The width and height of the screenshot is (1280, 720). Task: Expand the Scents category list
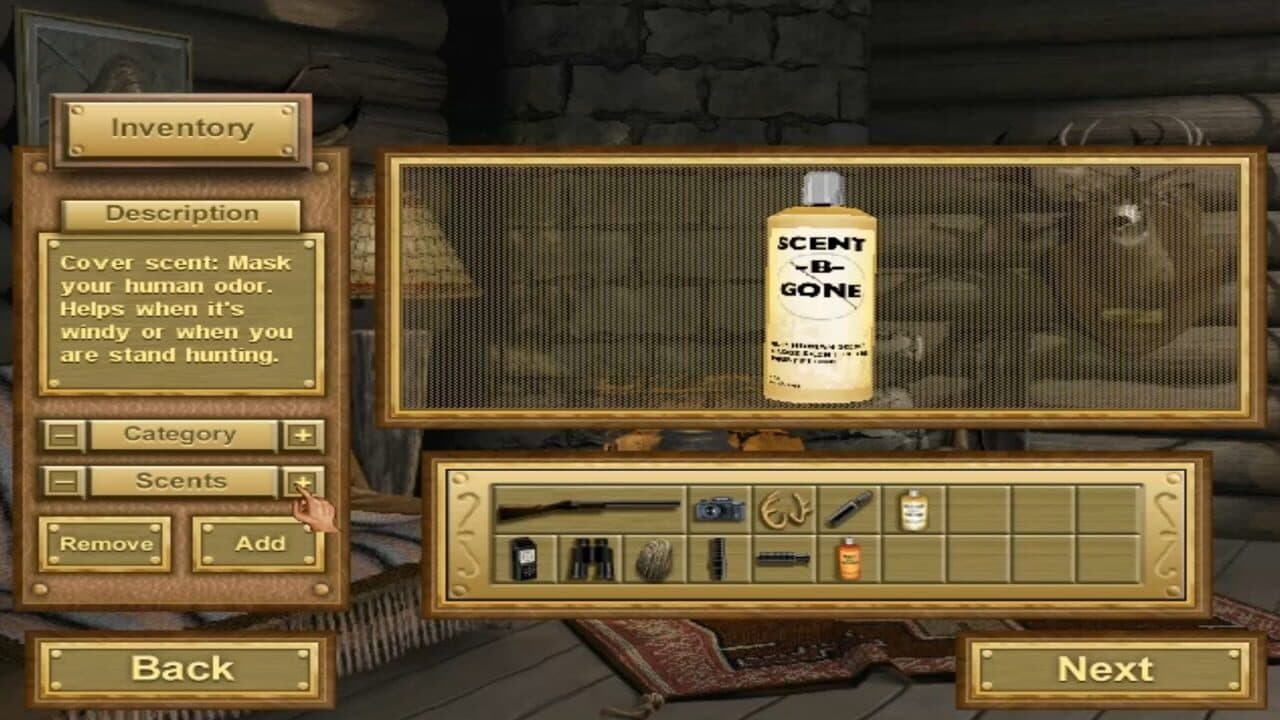[182, 481]
